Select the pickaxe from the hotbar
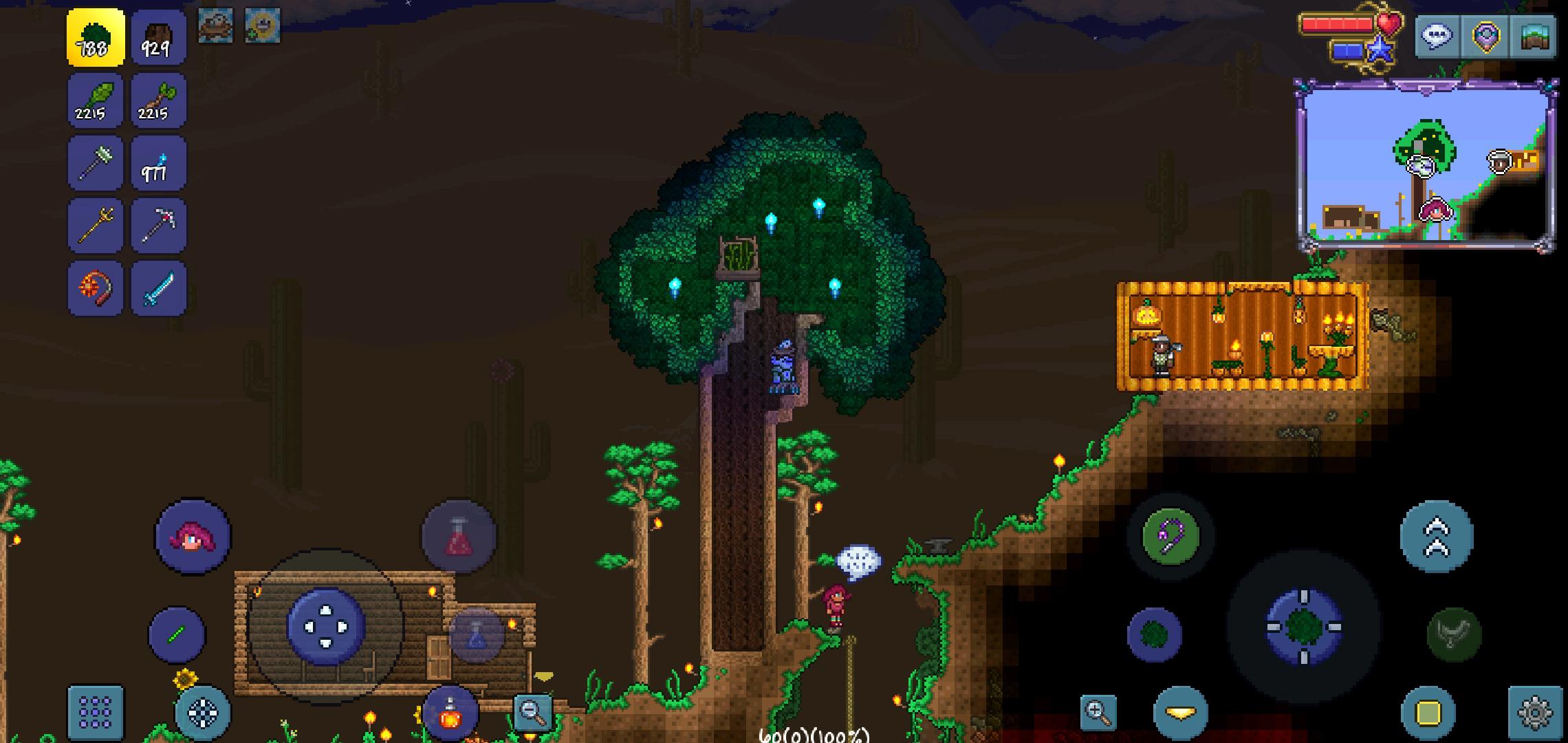The width and height of the screenshot is (1568, 743). tap(157, 225)
